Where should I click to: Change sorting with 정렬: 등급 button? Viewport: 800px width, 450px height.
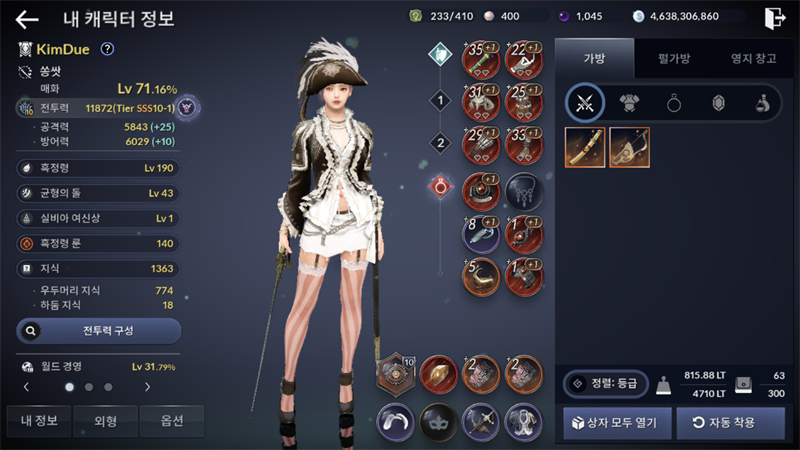point(604,383)
